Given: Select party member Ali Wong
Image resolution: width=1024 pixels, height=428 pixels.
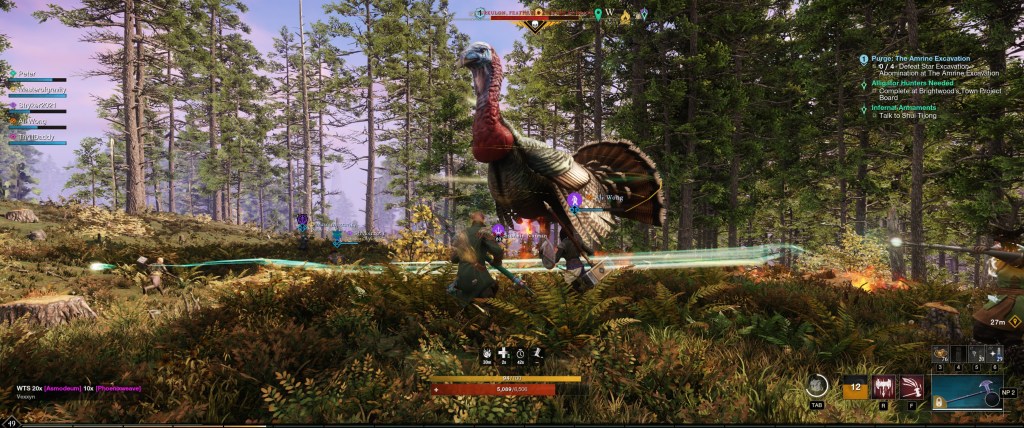Looking at the screenshot, I should click(x=31, y=120).
